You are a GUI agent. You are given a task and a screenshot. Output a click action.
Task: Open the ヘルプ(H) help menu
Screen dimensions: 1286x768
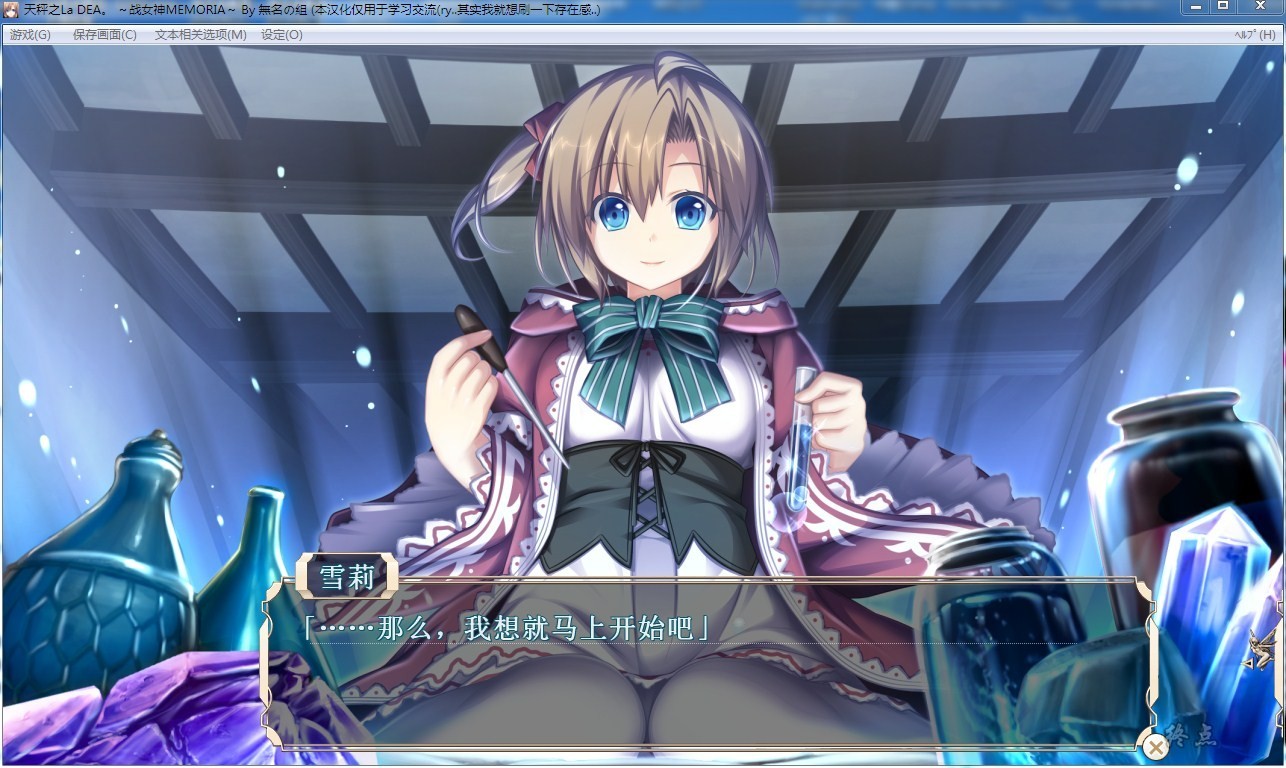coord(1256,33)
